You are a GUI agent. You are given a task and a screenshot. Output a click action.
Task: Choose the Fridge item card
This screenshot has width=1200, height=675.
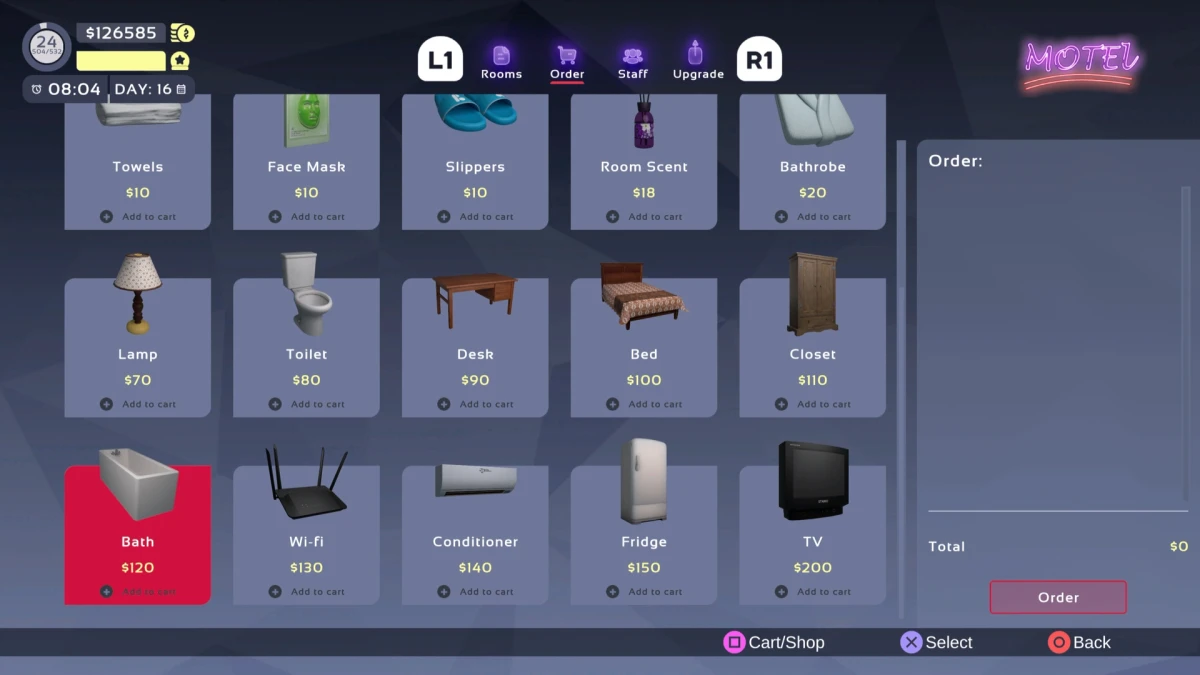(644, 533)
